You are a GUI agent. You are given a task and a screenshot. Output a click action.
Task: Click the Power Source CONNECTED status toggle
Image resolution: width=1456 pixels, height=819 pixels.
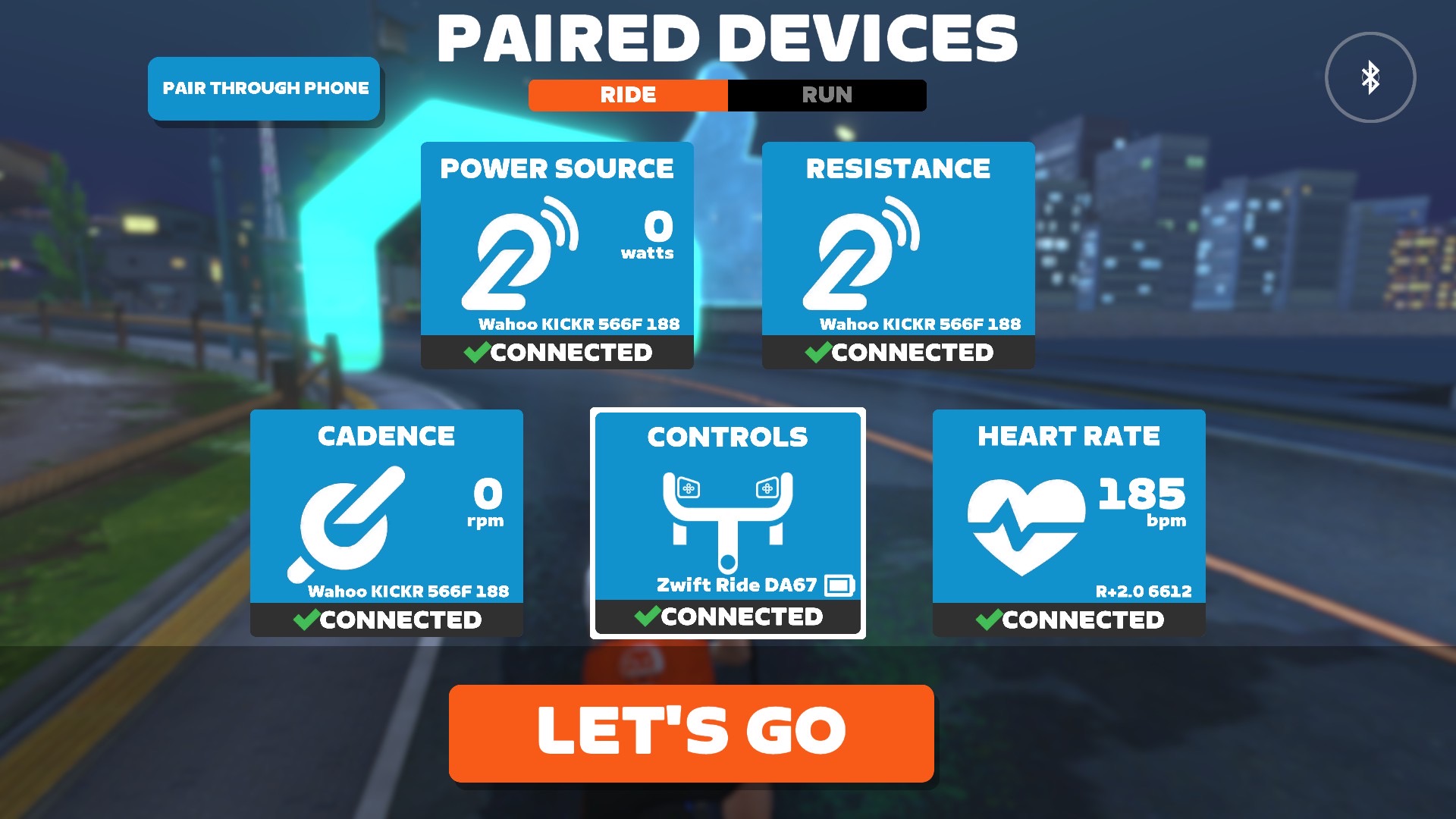[x=557, y=352]
